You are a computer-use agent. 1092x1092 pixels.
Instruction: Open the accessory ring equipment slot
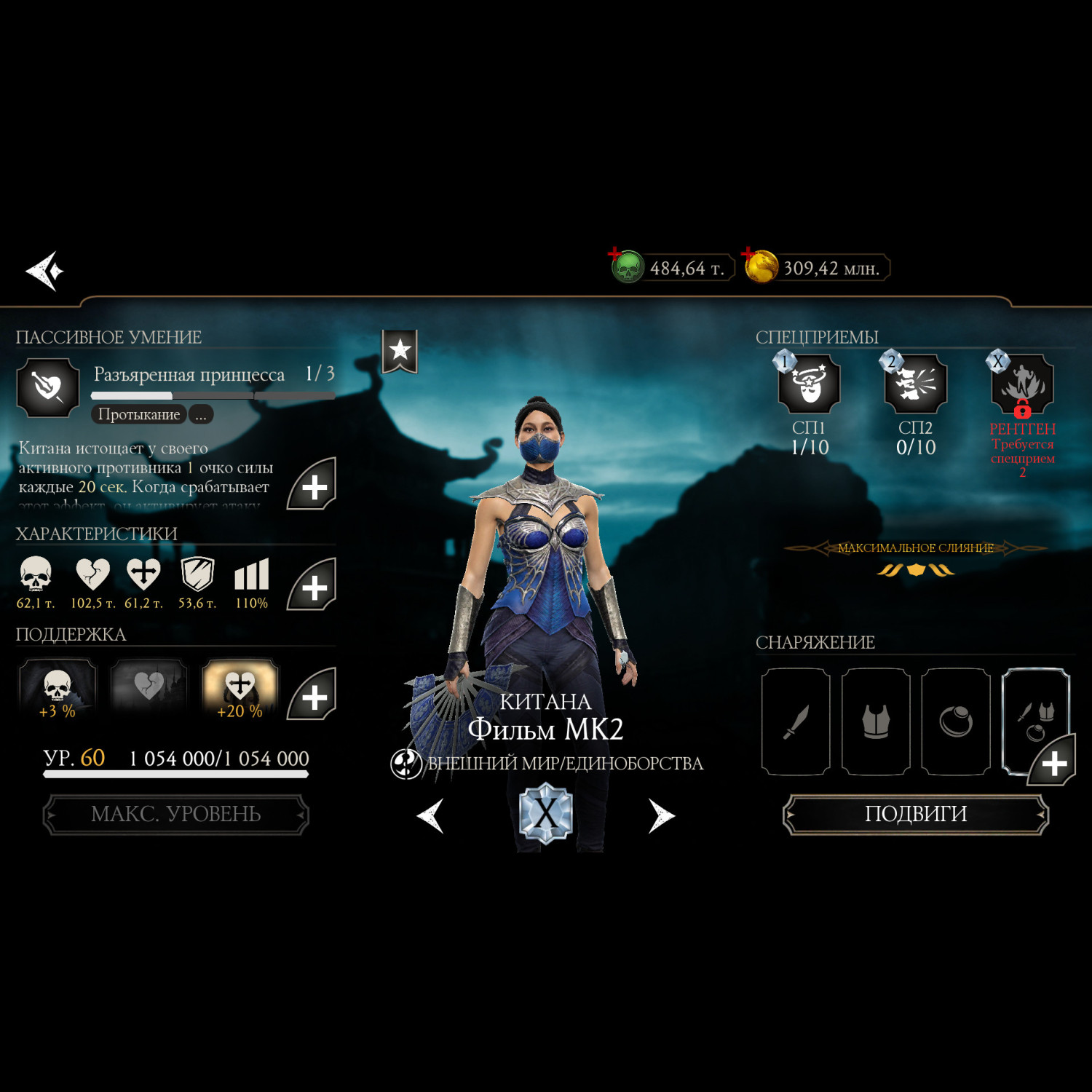click(956, 721)
